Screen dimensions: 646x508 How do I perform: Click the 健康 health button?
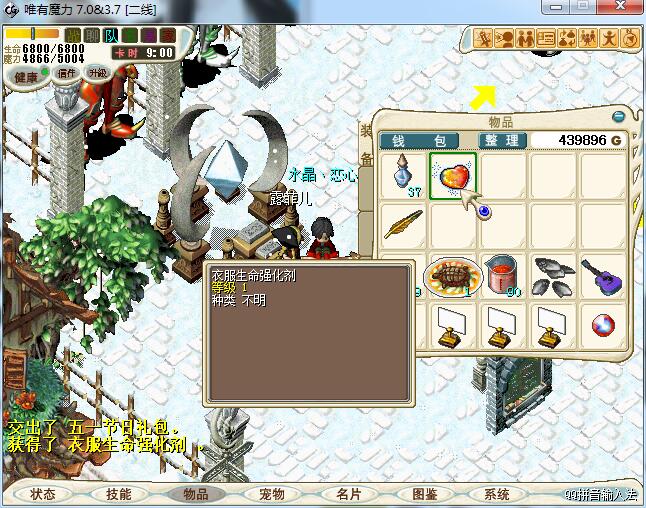point(27,77)
